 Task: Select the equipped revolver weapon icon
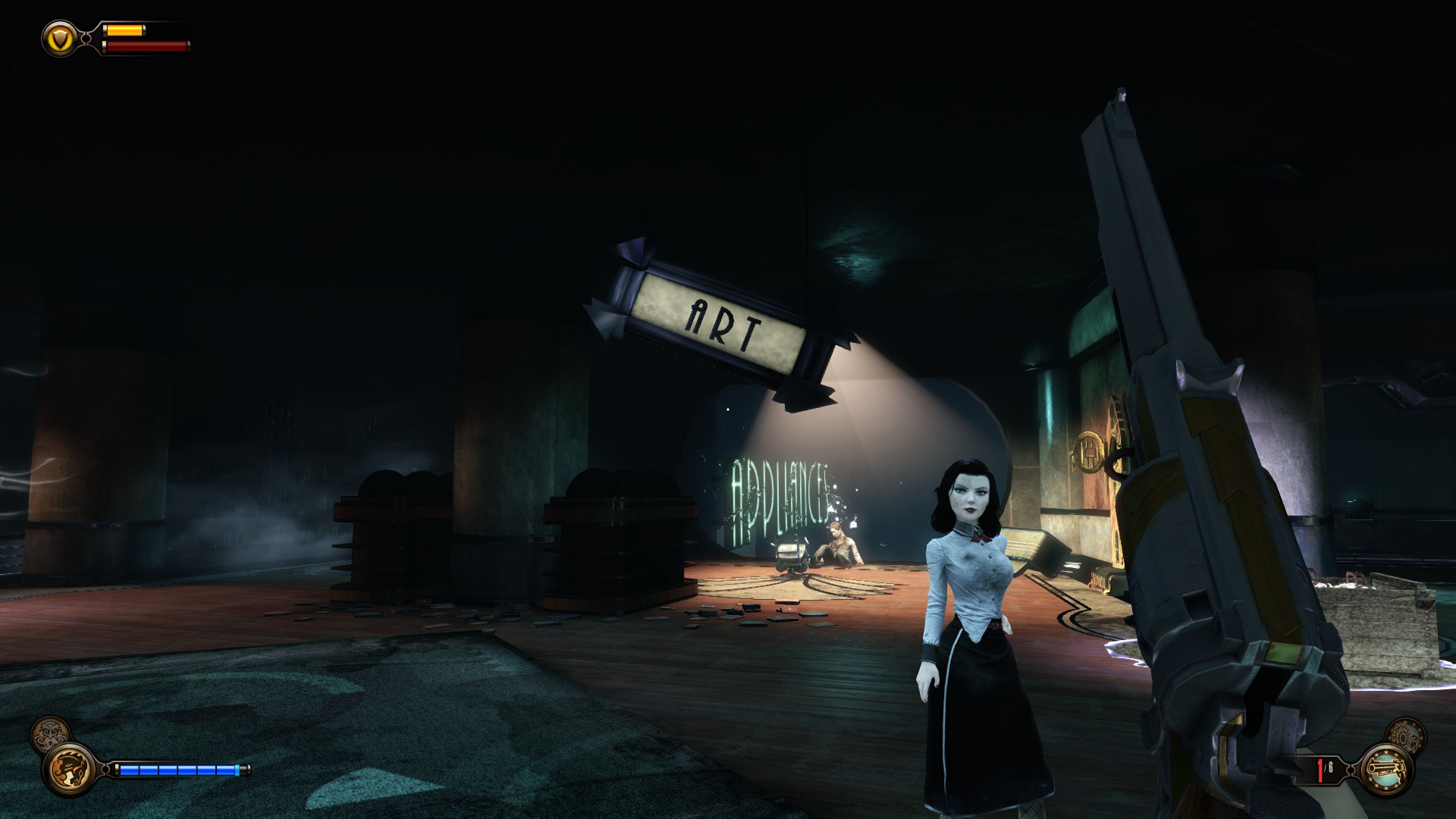(x=1387, y=770)
